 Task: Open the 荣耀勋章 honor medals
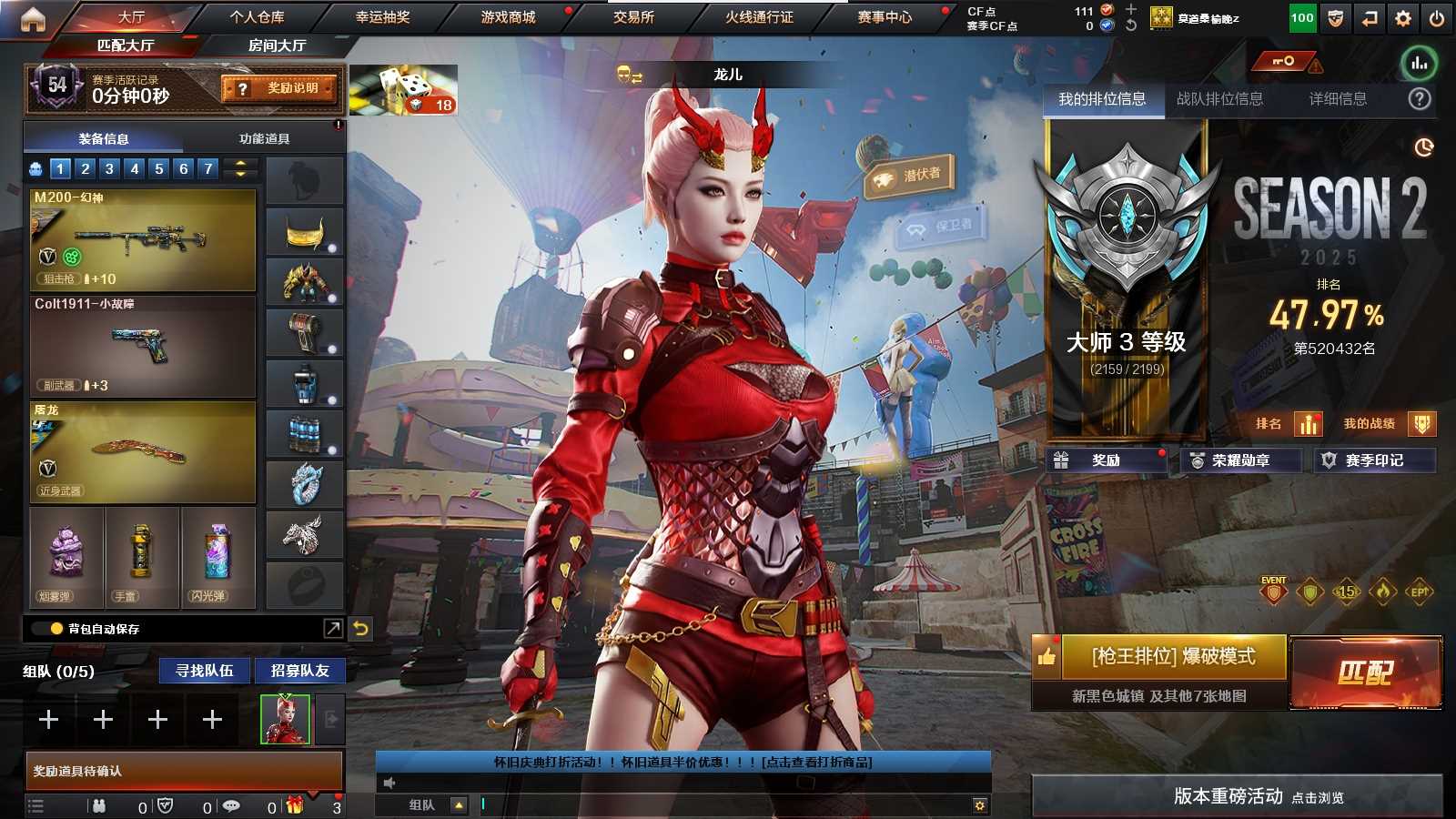1239,460
